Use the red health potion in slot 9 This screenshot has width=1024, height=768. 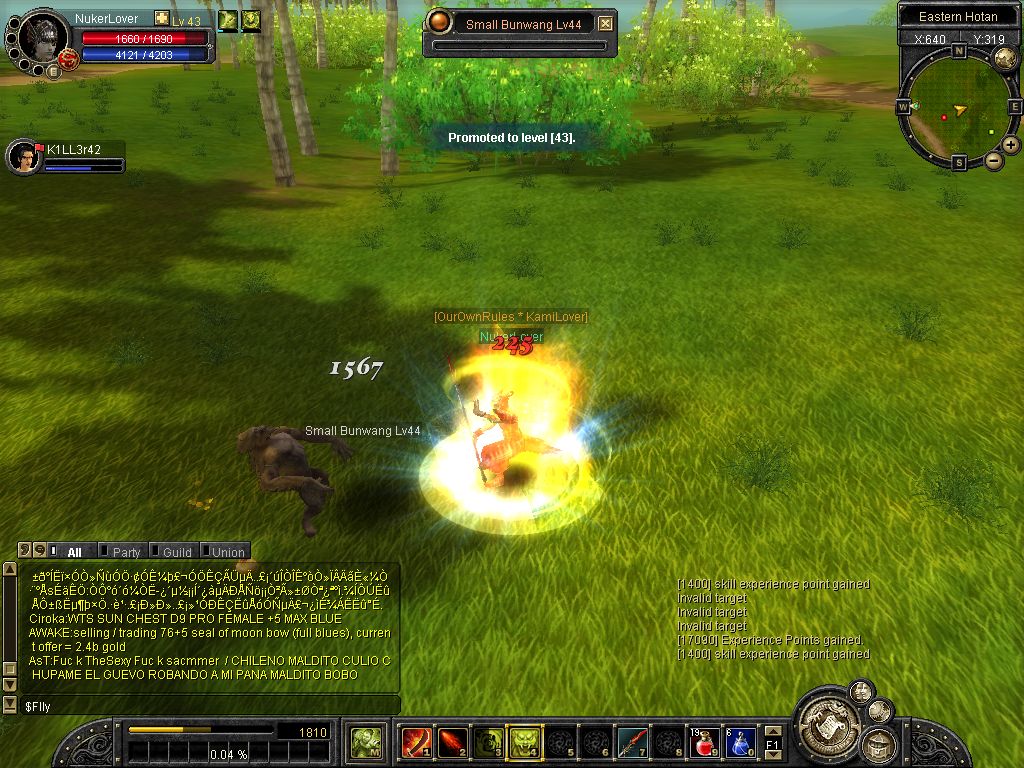pyautogui.click(x=704, y=742)
